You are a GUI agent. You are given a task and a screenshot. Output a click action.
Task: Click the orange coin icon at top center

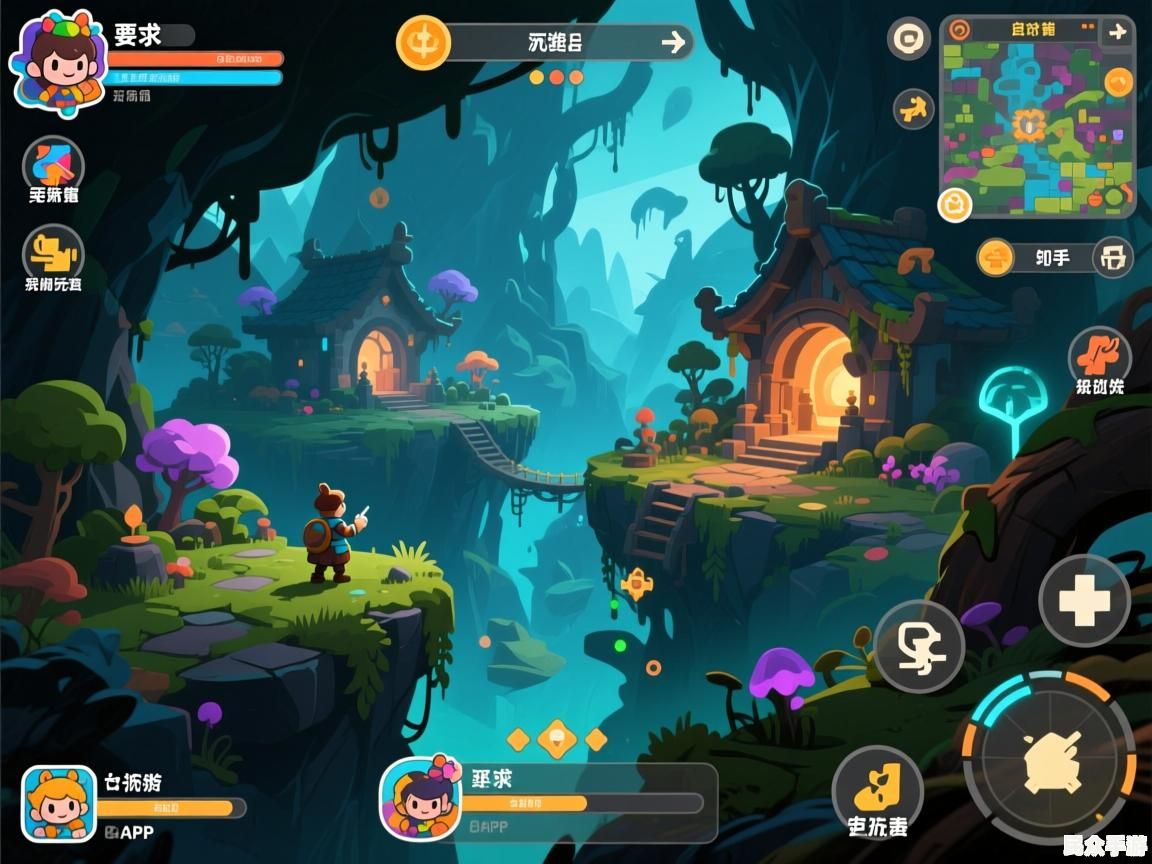pyautogui.click(x=423, y=43)
